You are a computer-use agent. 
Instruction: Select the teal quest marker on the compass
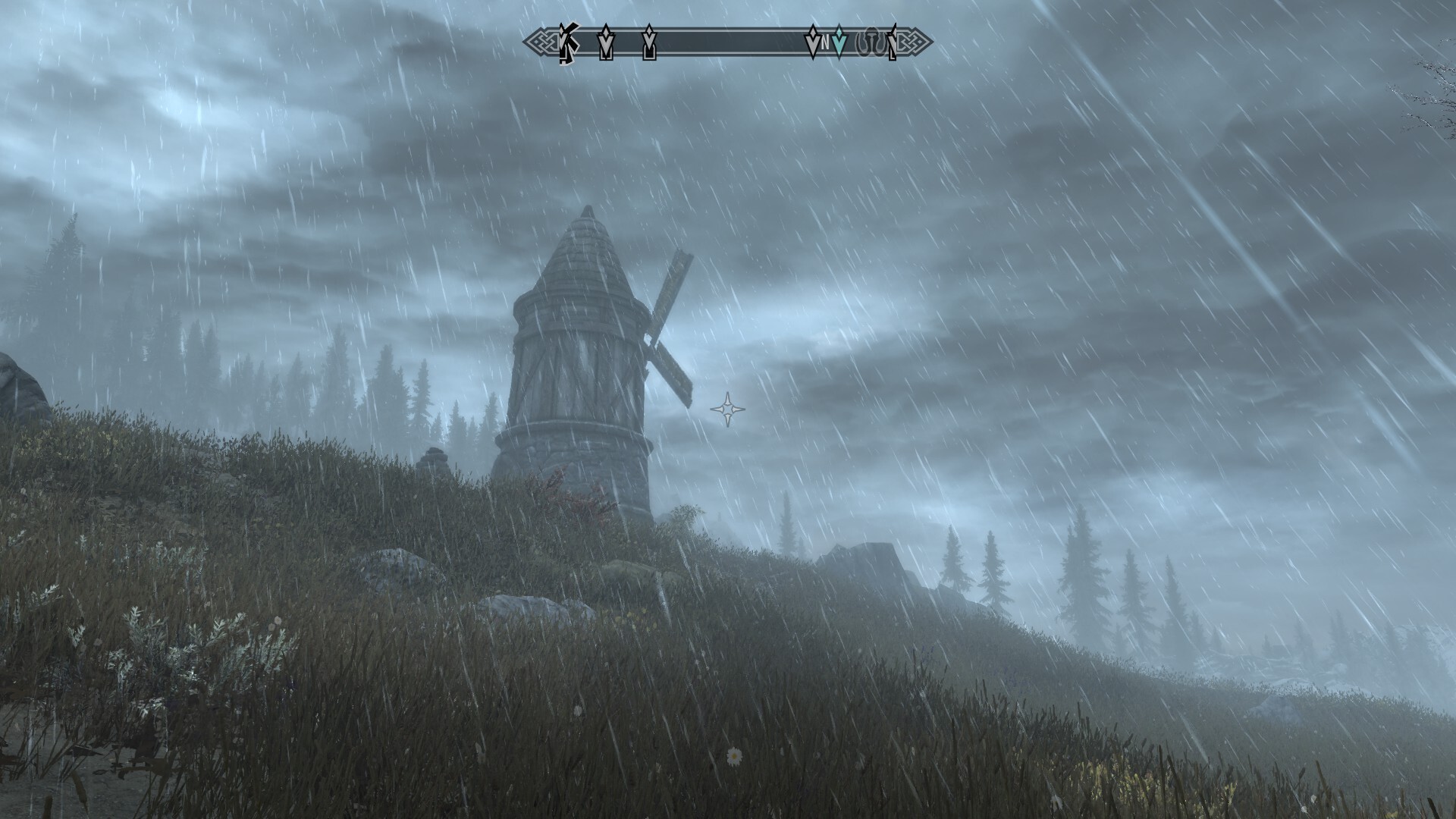point(839,43)
